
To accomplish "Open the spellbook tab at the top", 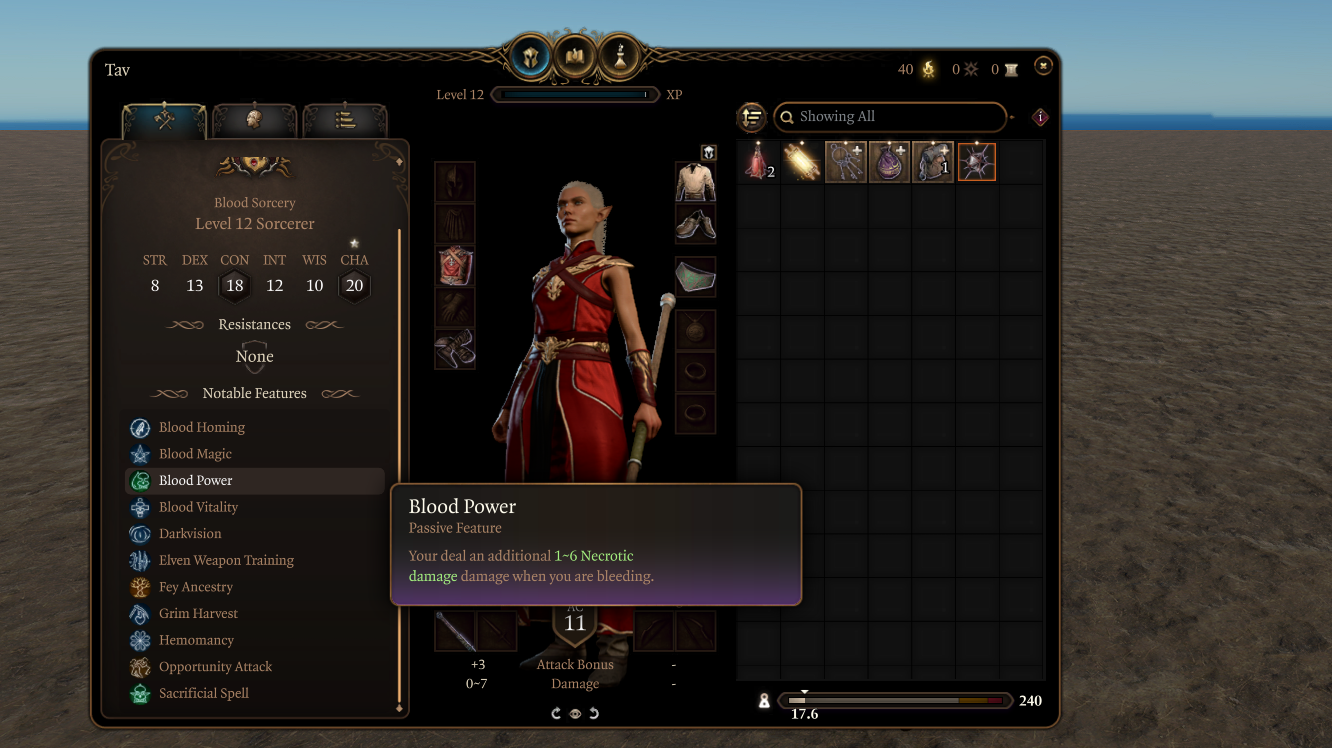I will (575, 58).
